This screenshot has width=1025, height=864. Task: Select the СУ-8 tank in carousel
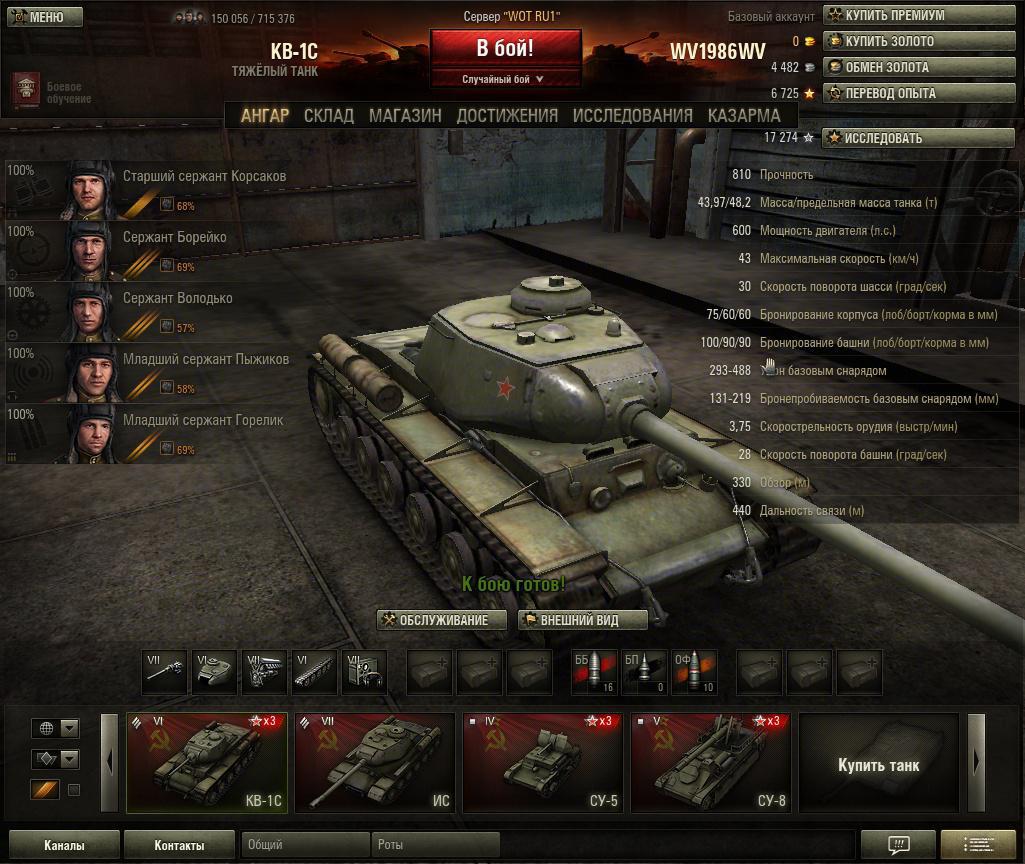coord(709,763)
